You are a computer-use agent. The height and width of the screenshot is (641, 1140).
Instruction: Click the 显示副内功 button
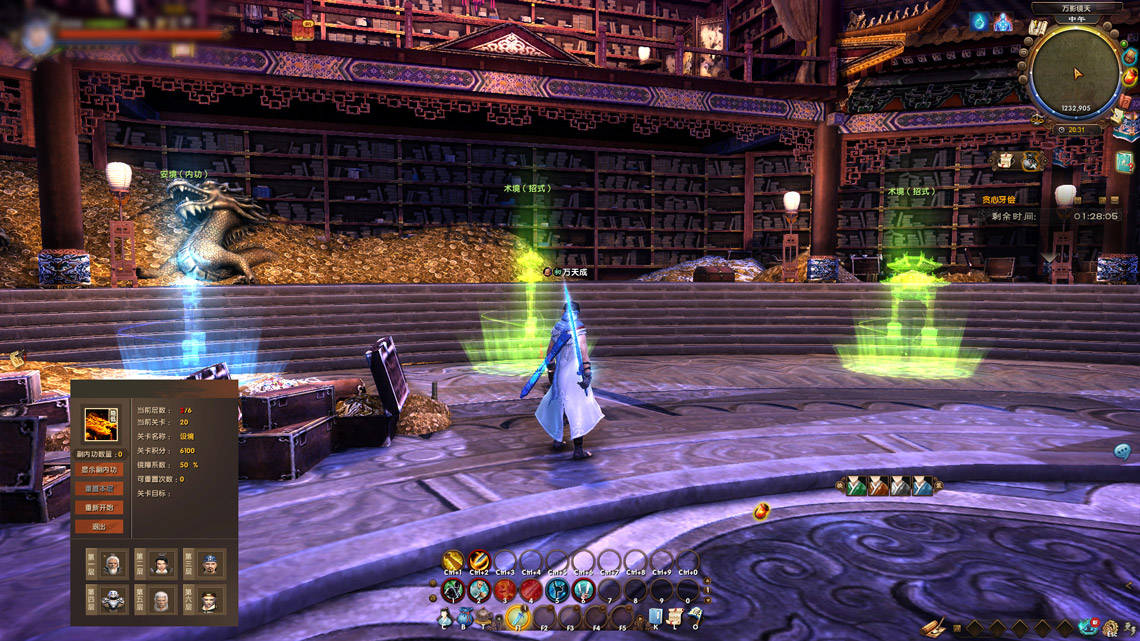click(x=99, y=469)
